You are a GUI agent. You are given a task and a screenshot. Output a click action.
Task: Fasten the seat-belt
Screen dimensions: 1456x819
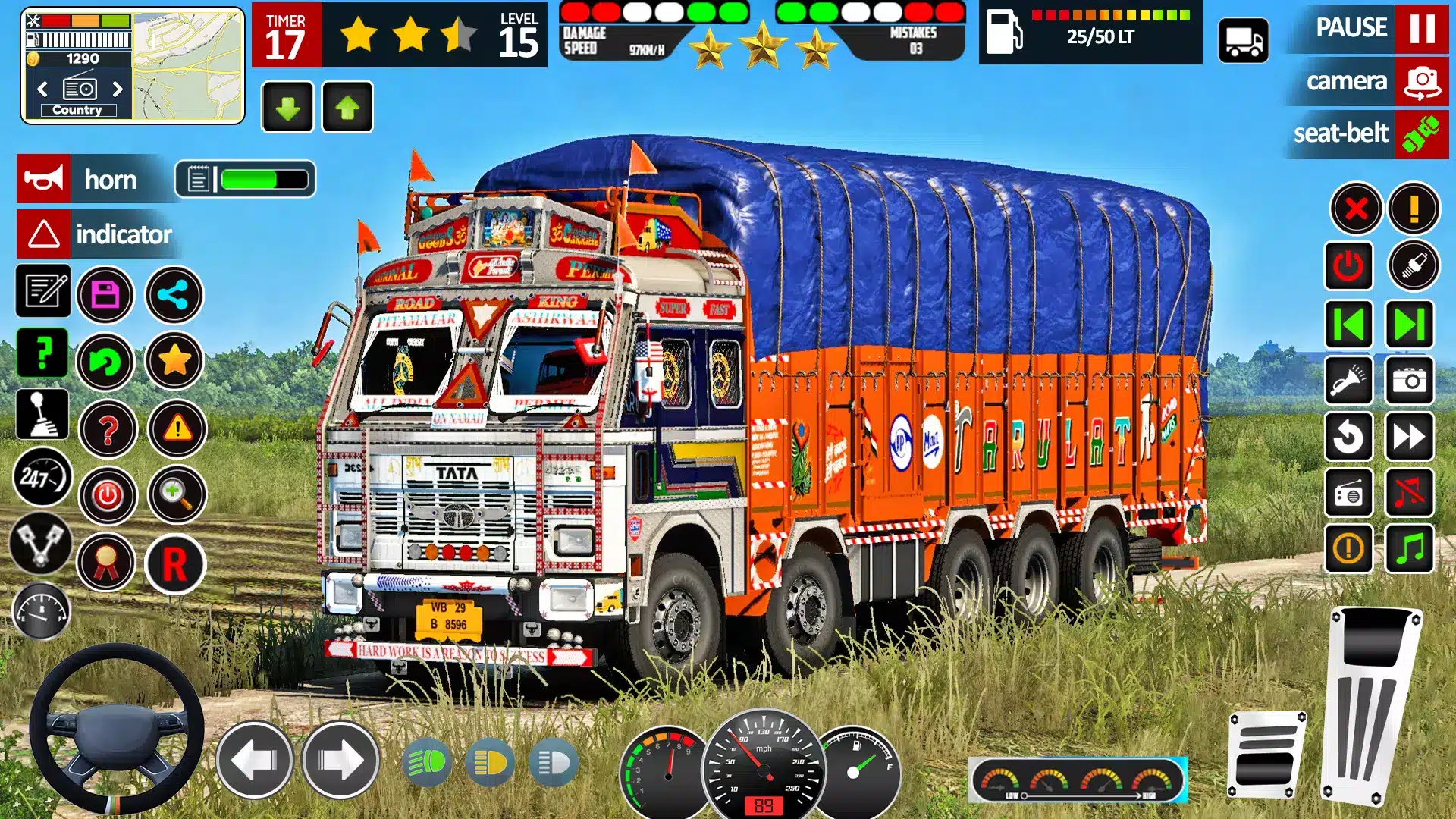point(1421,133)
